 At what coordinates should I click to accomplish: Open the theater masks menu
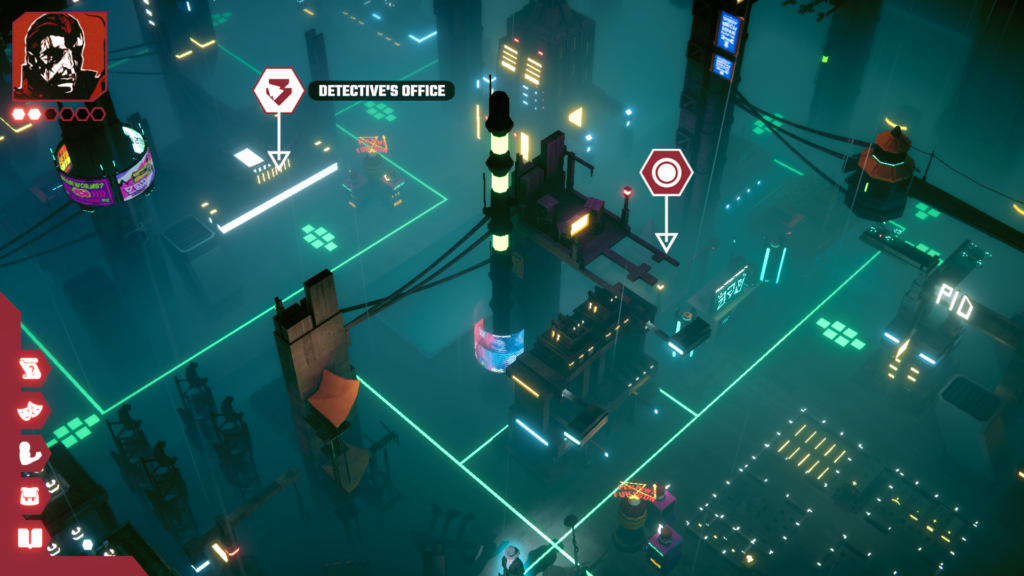(32, 411)
